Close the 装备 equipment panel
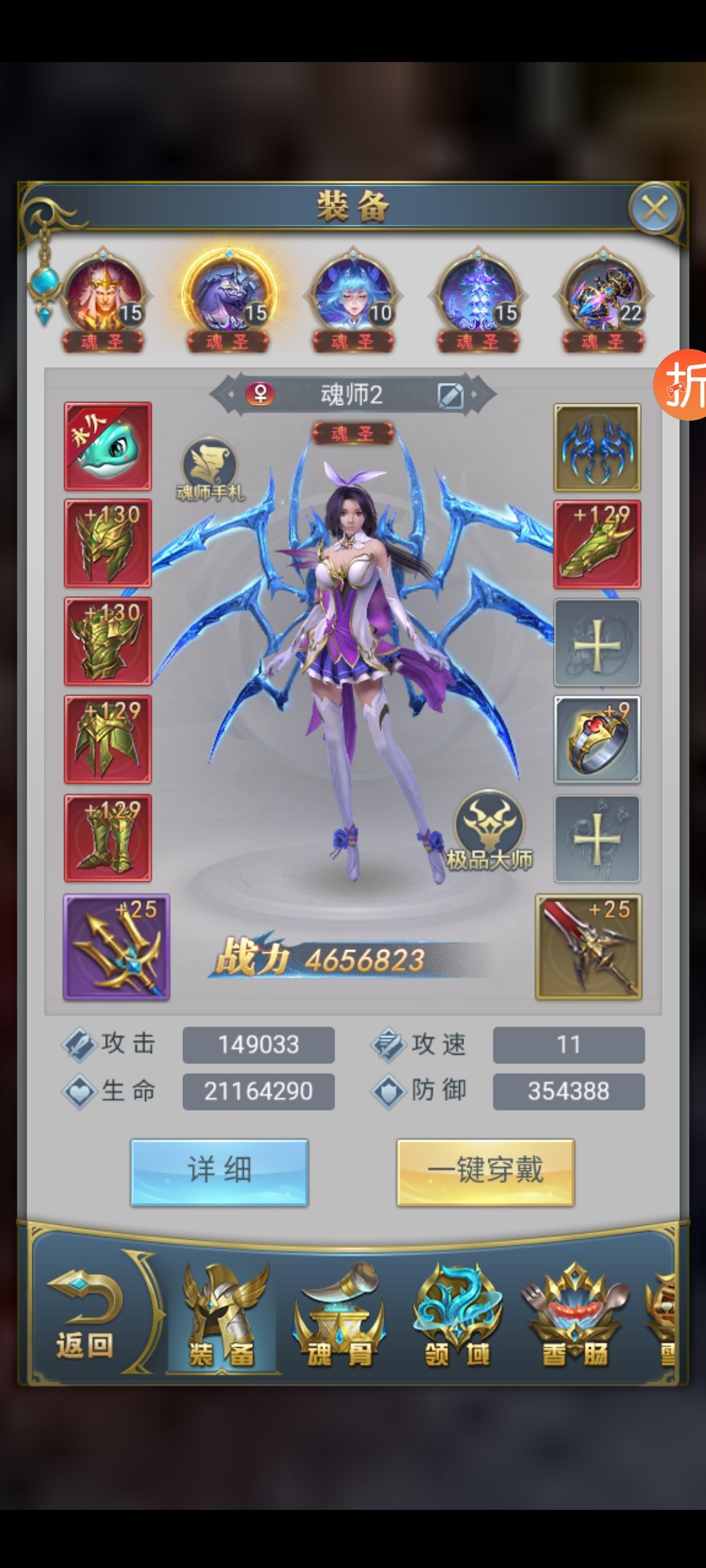 click(654, 209)
